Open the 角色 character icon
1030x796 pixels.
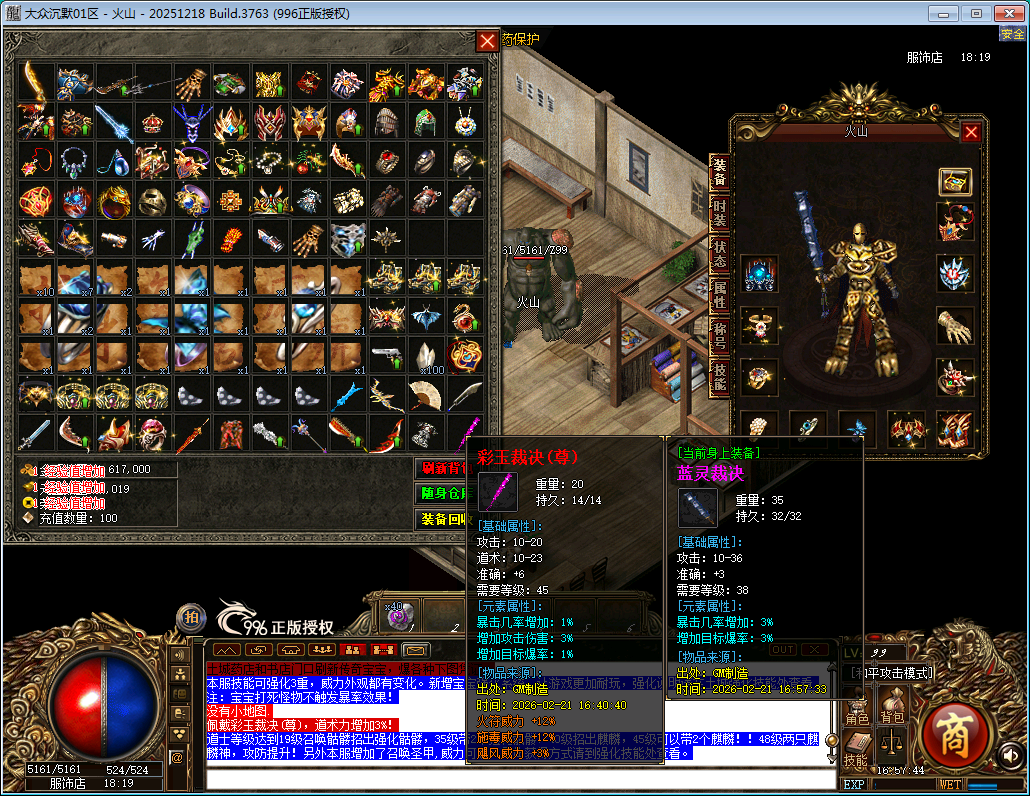click(x=858, y=707)
